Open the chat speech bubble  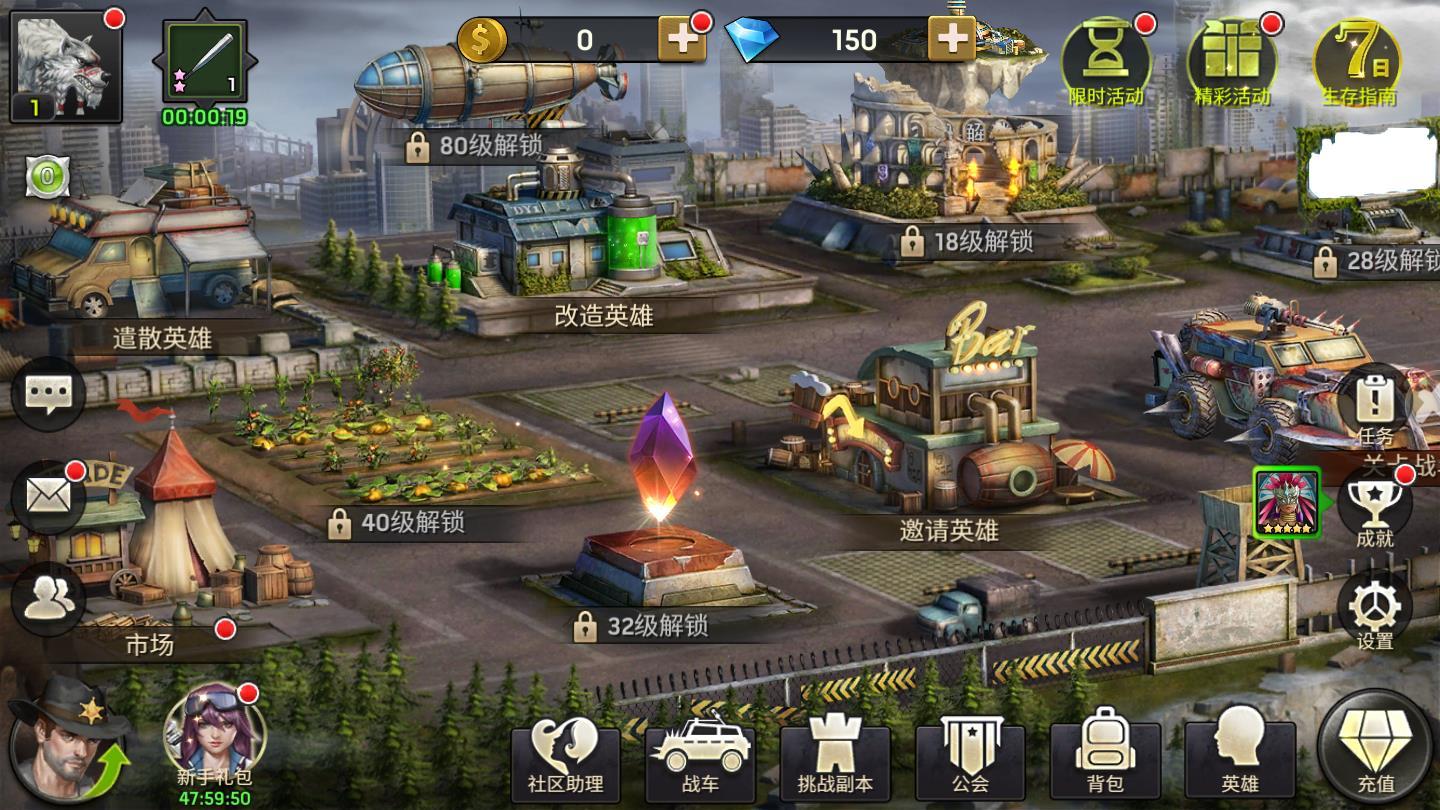point(47,393)
